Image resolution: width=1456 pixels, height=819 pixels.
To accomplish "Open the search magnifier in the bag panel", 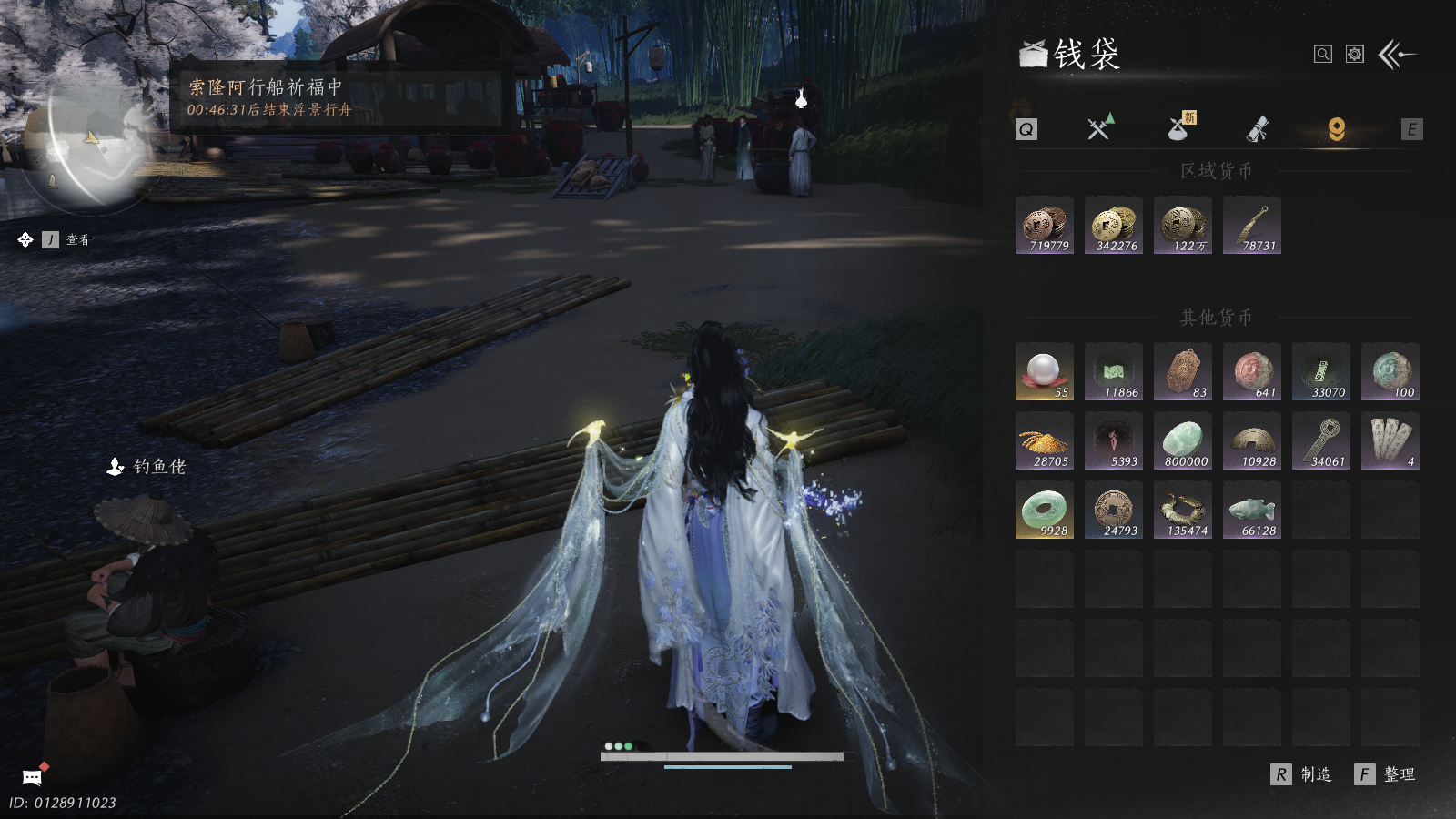I will pyautogui.click(x=1323, y=55).
